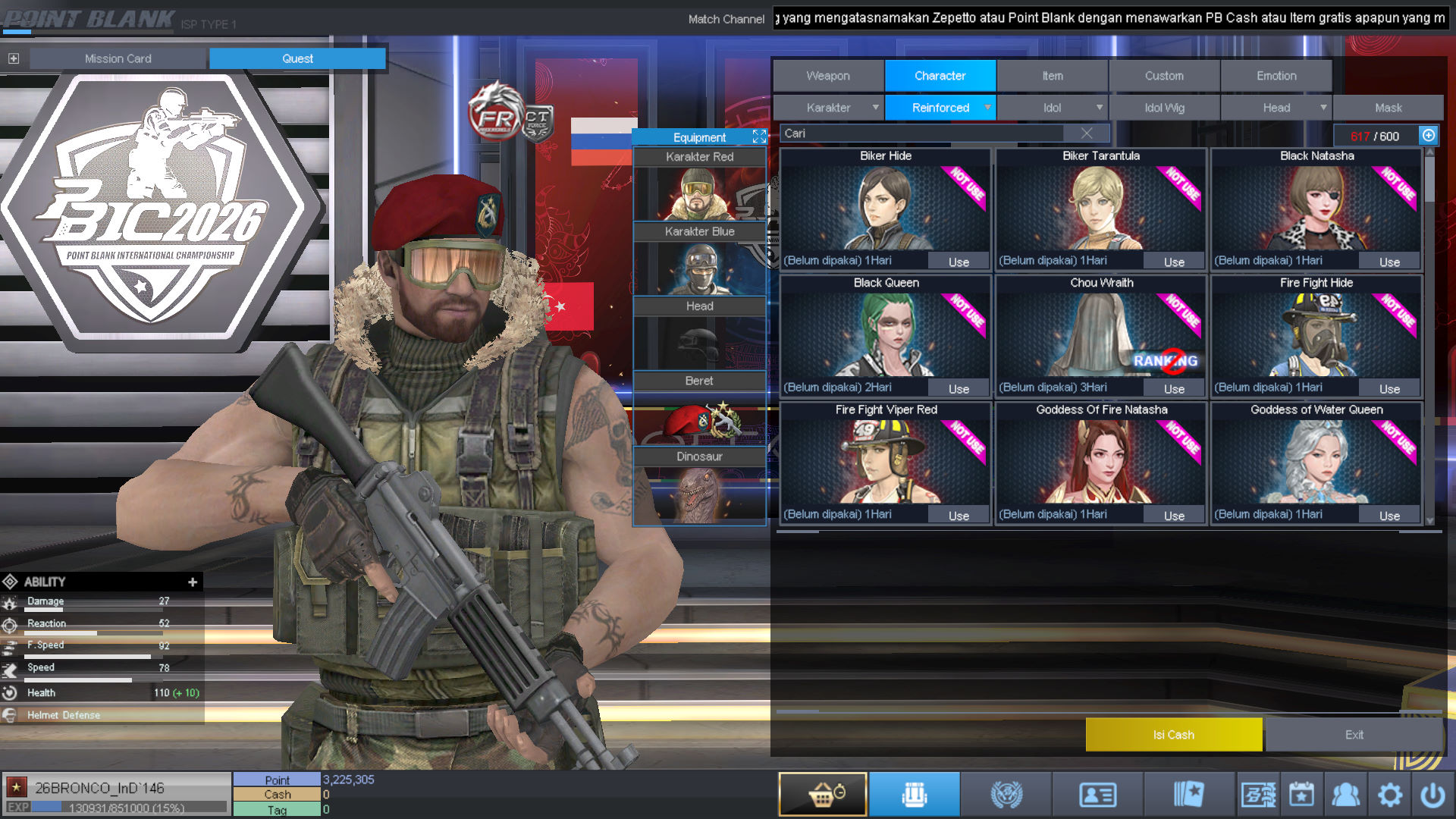
Task: Switch to the Mission Card tab
Action: [118, 58]
